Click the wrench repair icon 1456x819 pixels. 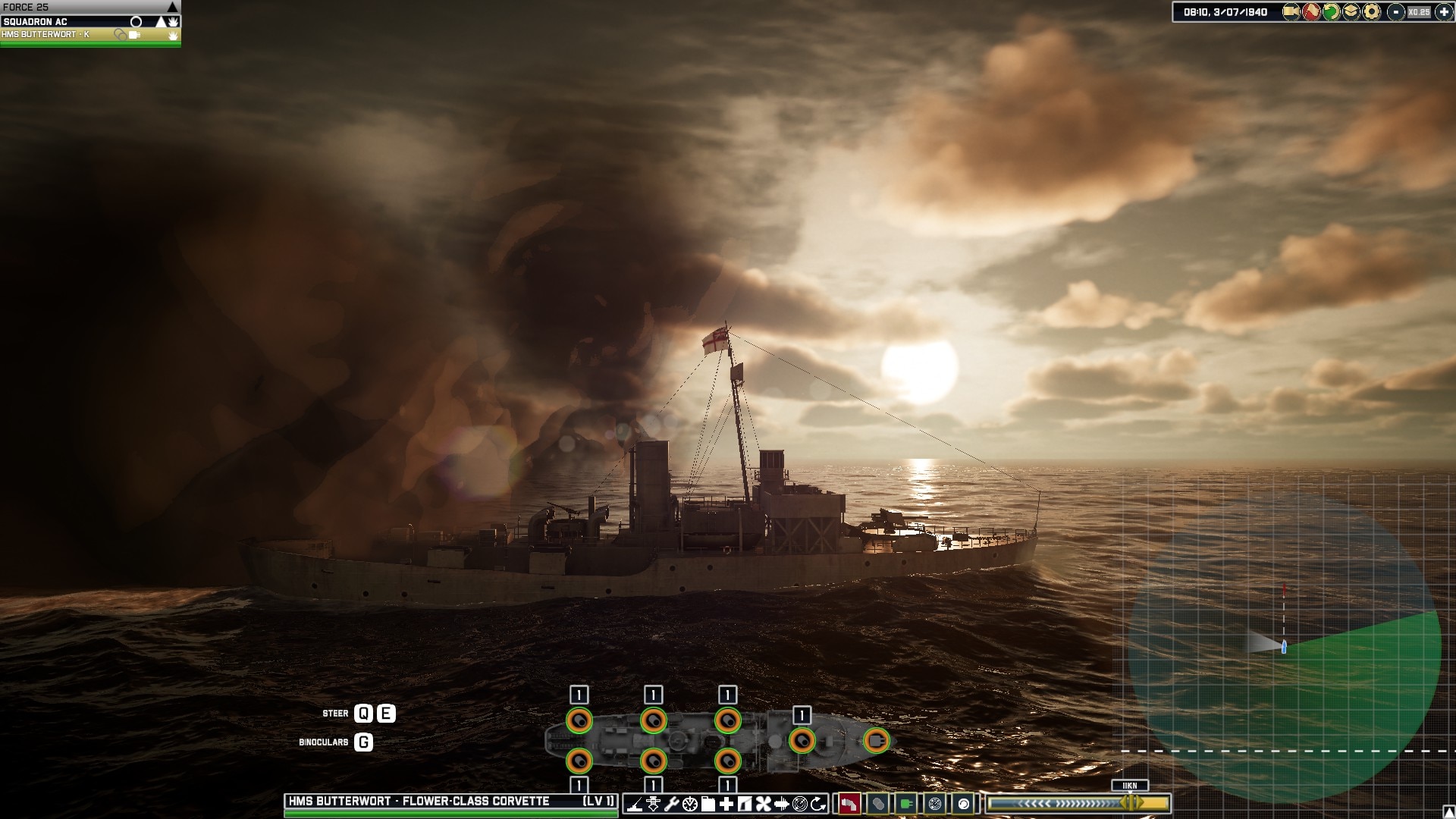click(x=672, y=803)
